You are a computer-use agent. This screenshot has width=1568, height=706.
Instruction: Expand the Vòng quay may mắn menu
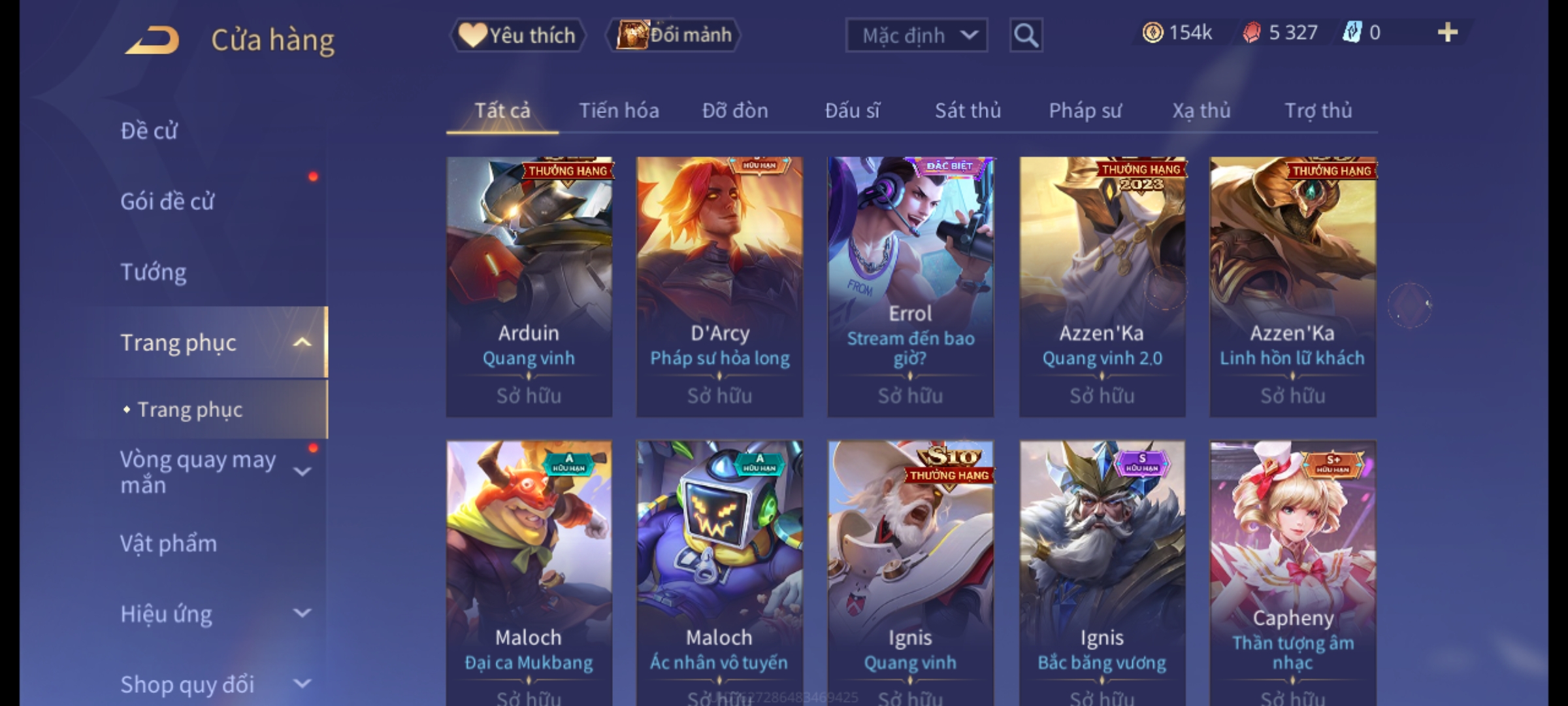[209, 472]
